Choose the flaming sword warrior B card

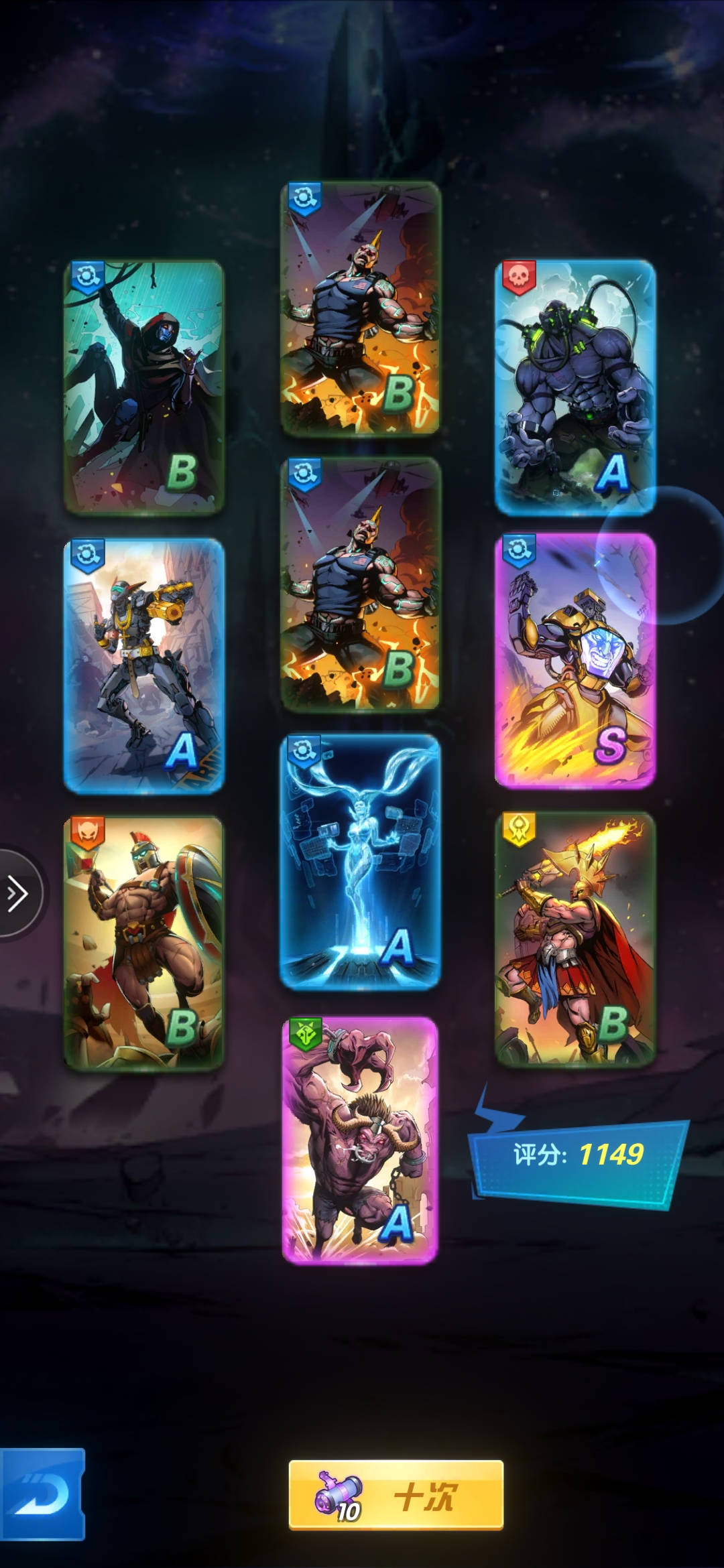tap(575, 938)
